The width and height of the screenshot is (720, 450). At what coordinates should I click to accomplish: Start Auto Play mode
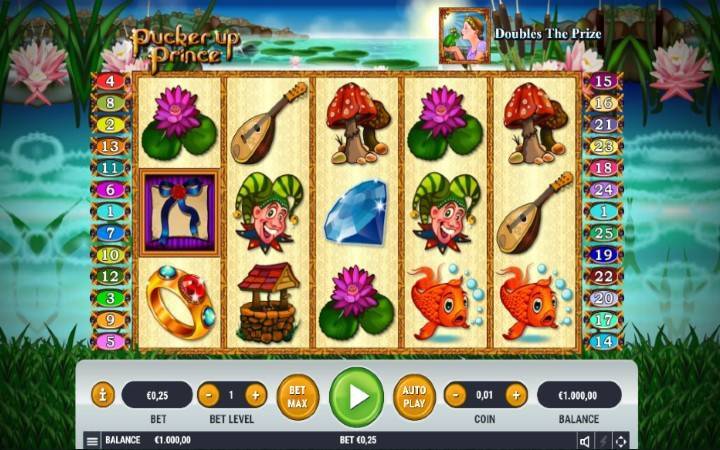[x=413, y=396]
